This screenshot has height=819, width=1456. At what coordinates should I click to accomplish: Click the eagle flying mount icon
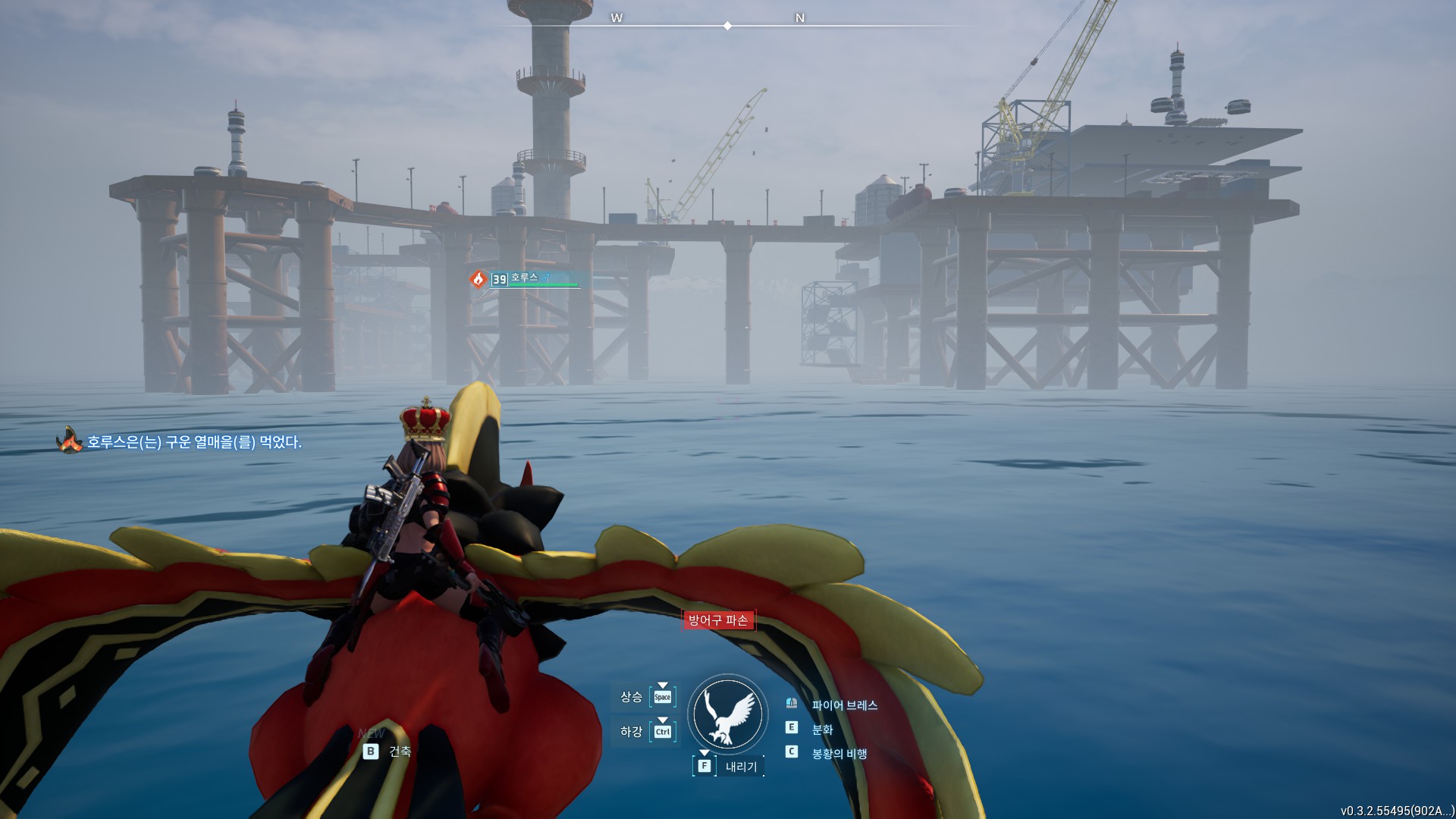click(727, 714)
